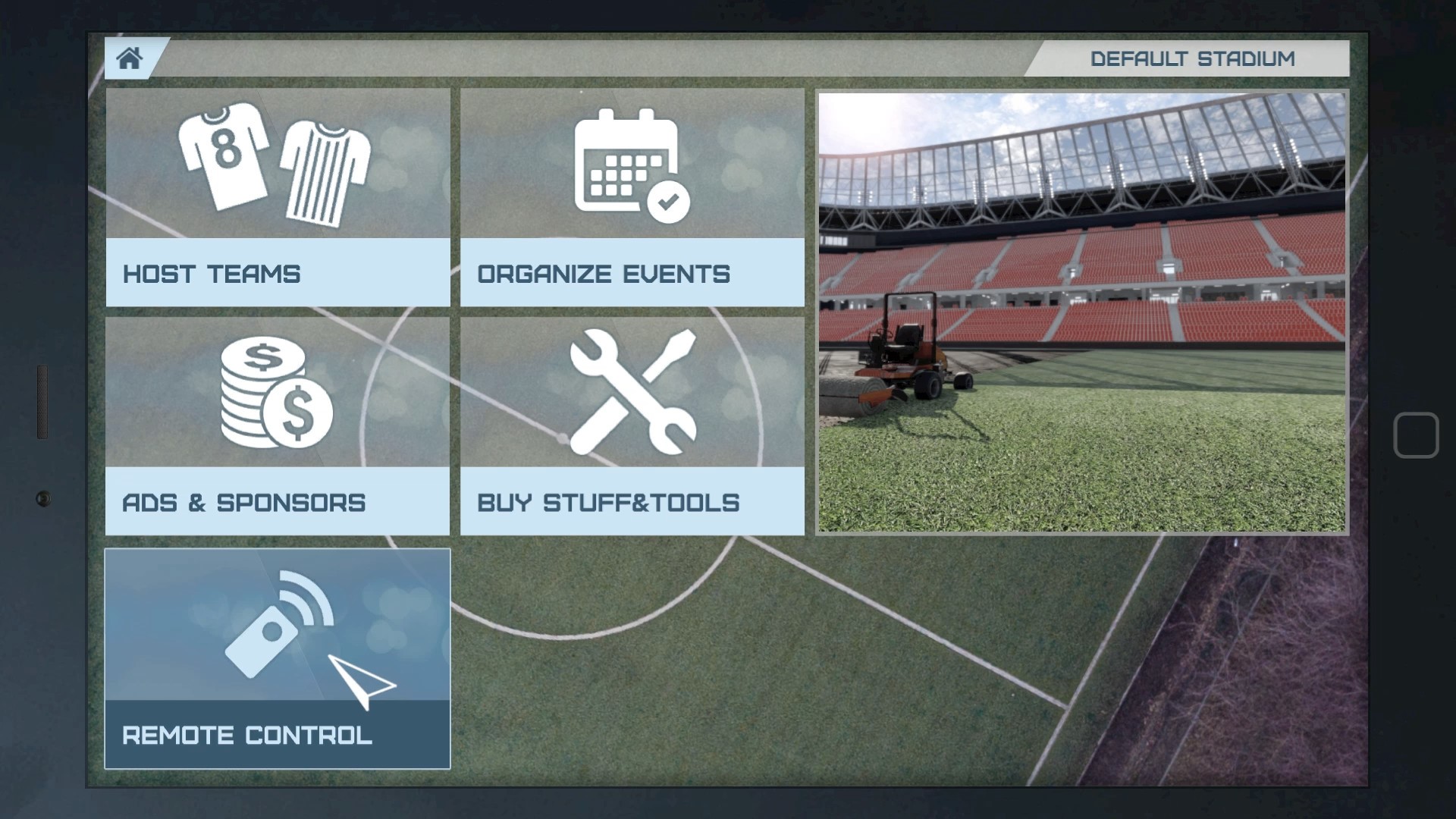Click the Default Stadium header
Viewport: 1456px width, 819px height.
pos(1193,58)
